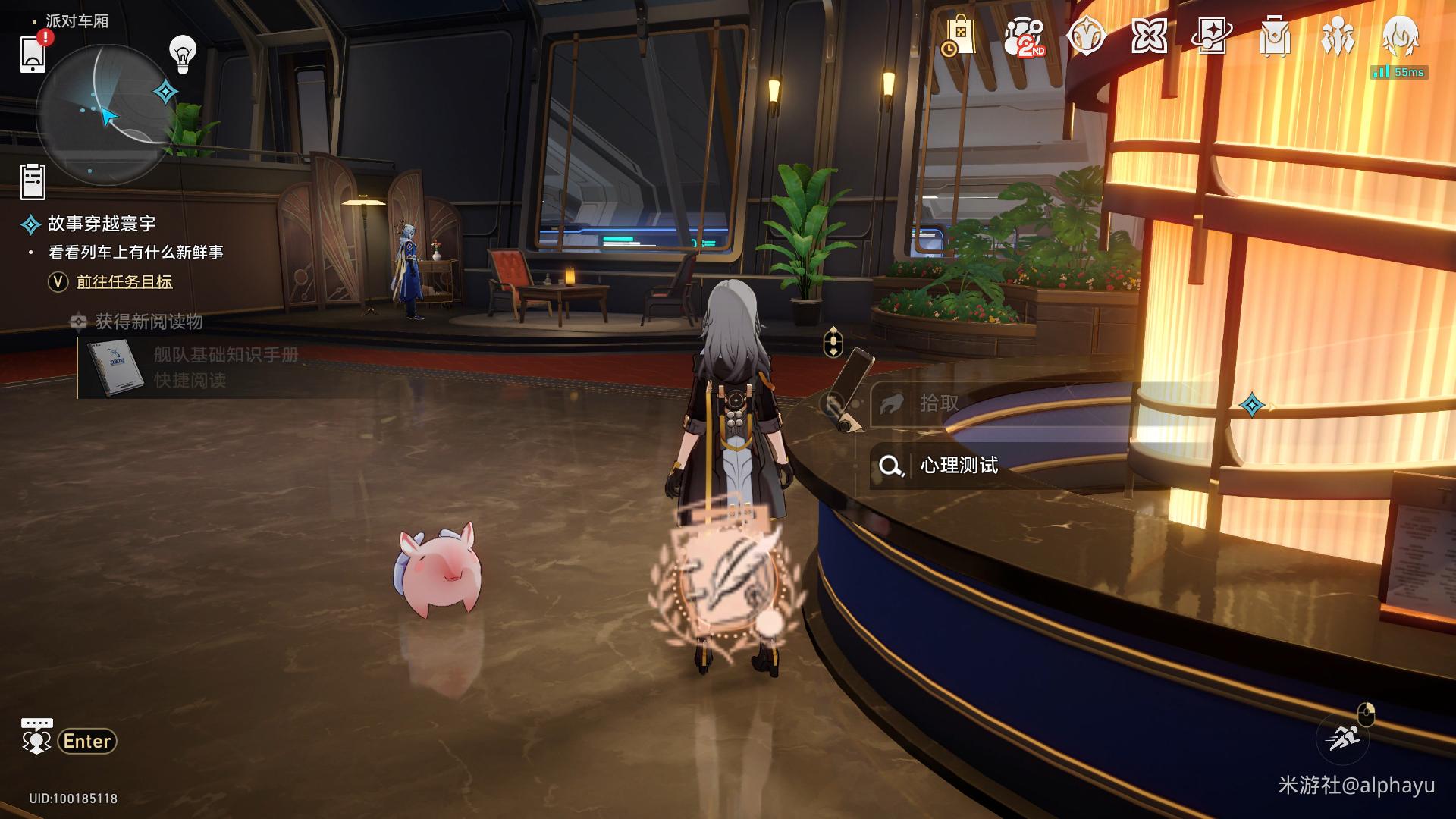
Task: Open the phone icon with red alert
Action: click(x=33, y=53)
